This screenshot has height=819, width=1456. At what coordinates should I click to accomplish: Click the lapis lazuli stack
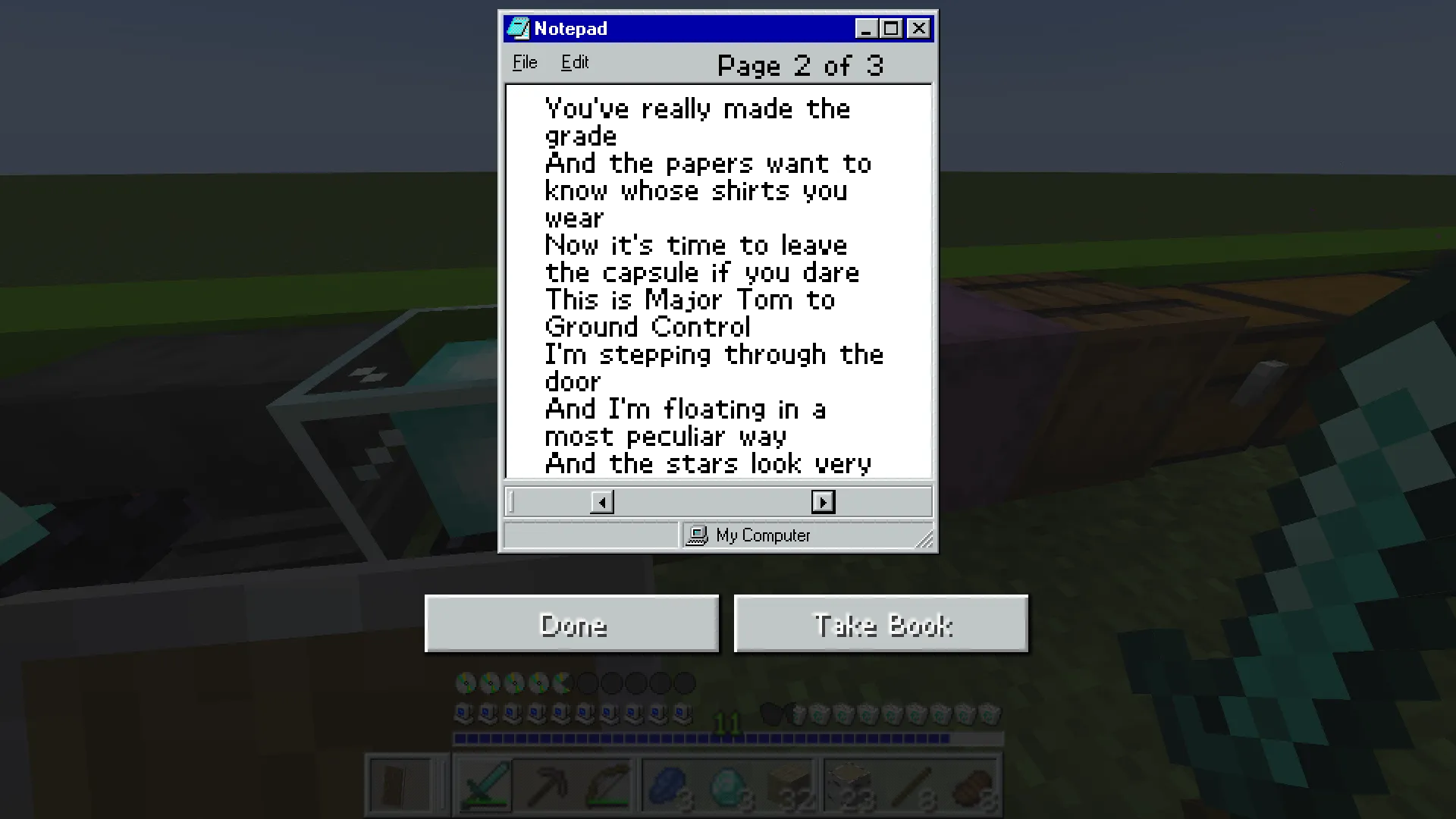pos(667,785)
